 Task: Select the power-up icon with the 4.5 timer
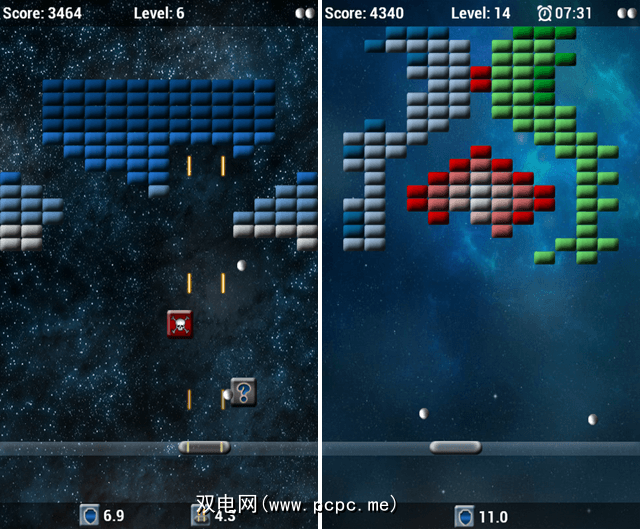[200, 516]
